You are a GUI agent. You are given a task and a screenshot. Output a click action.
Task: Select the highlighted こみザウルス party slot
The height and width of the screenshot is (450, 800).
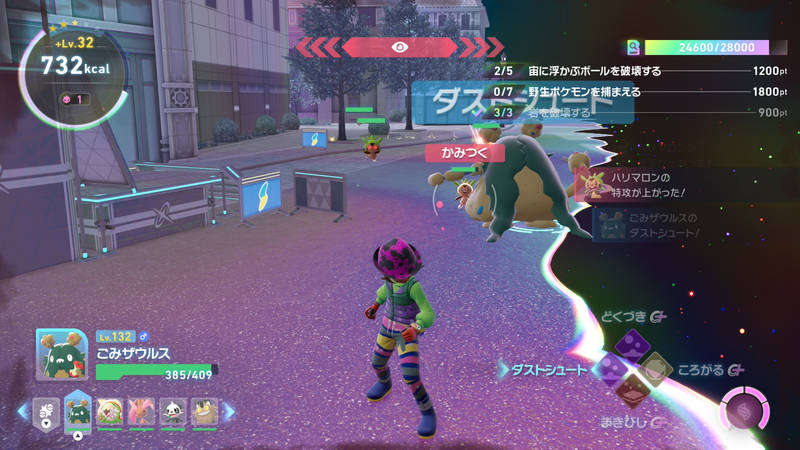tap(78, 410)
